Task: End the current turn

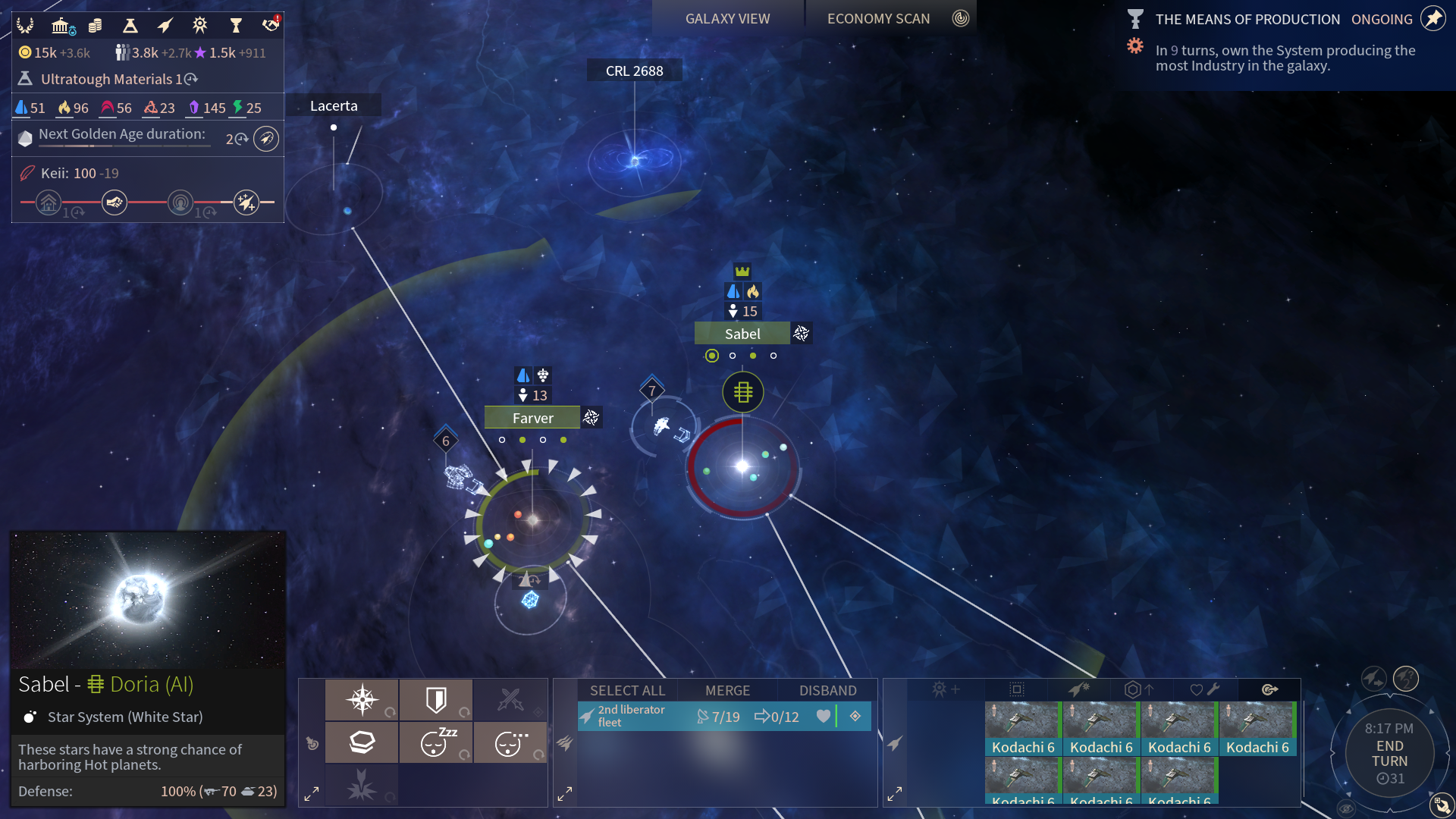Action: [1389, 754]
